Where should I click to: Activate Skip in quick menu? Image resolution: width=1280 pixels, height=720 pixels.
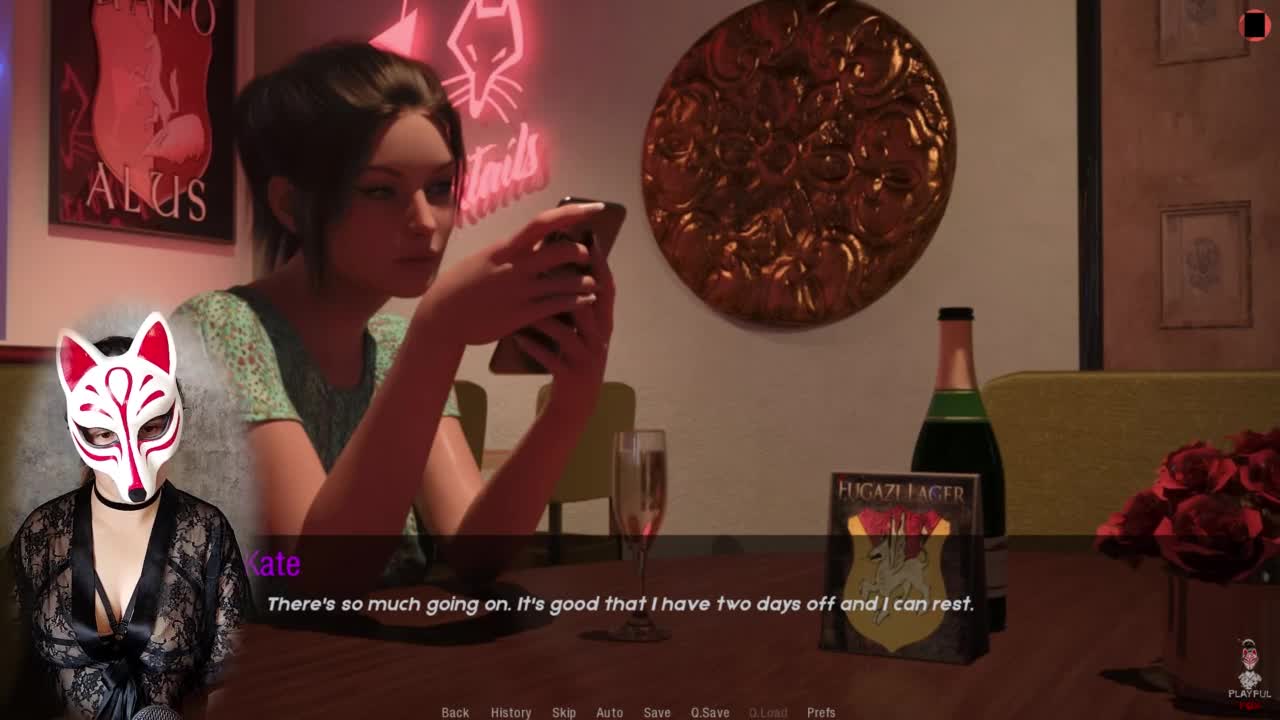[x=563, y=712]
